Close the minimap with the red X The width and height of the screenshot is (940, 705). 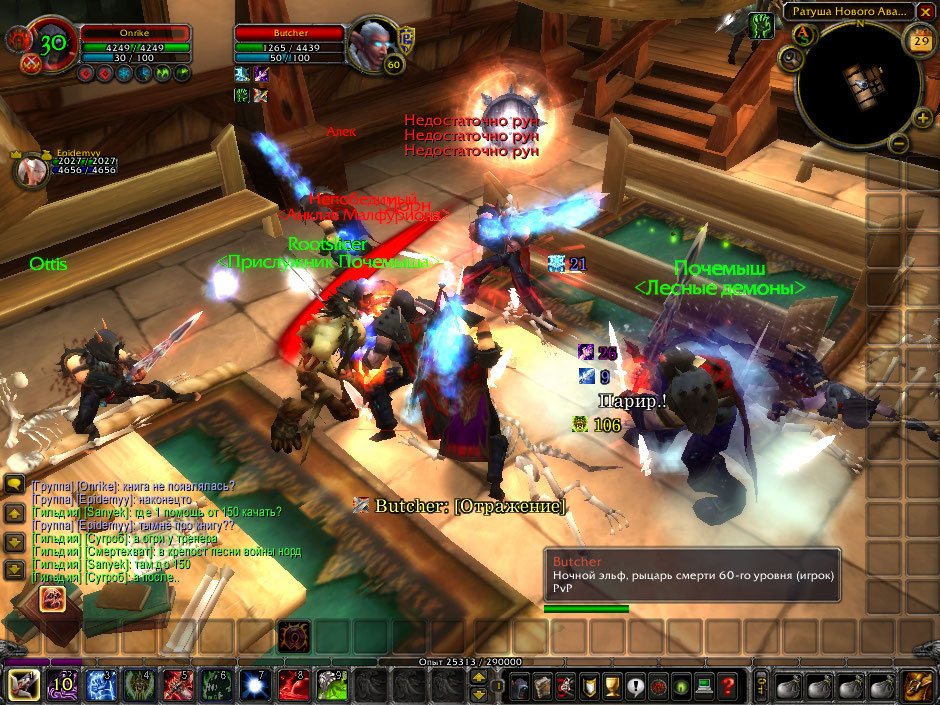point(927,11)
